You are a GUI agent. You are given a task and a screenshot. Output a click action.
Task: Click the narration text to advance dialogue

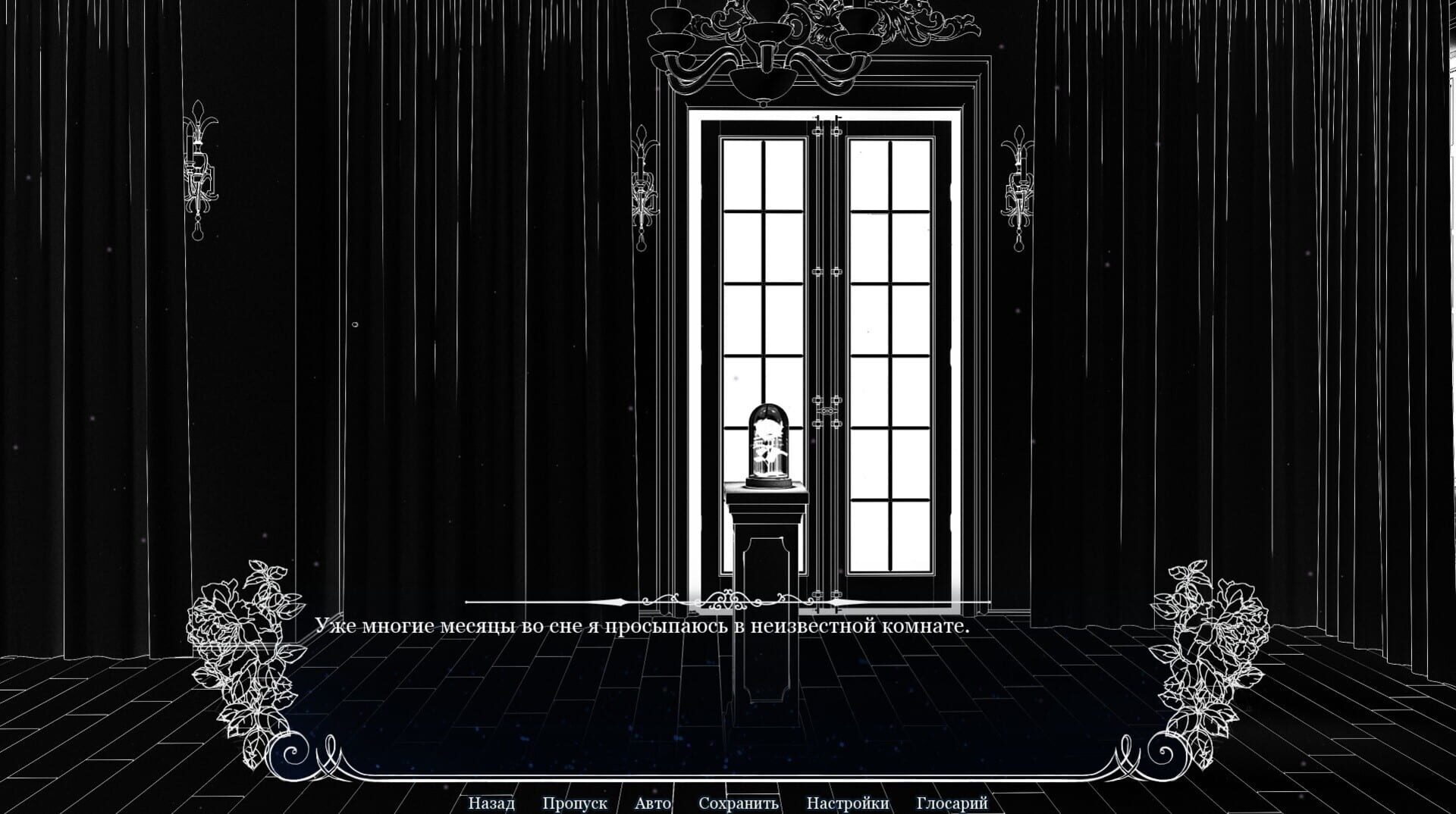coord(645,627)
